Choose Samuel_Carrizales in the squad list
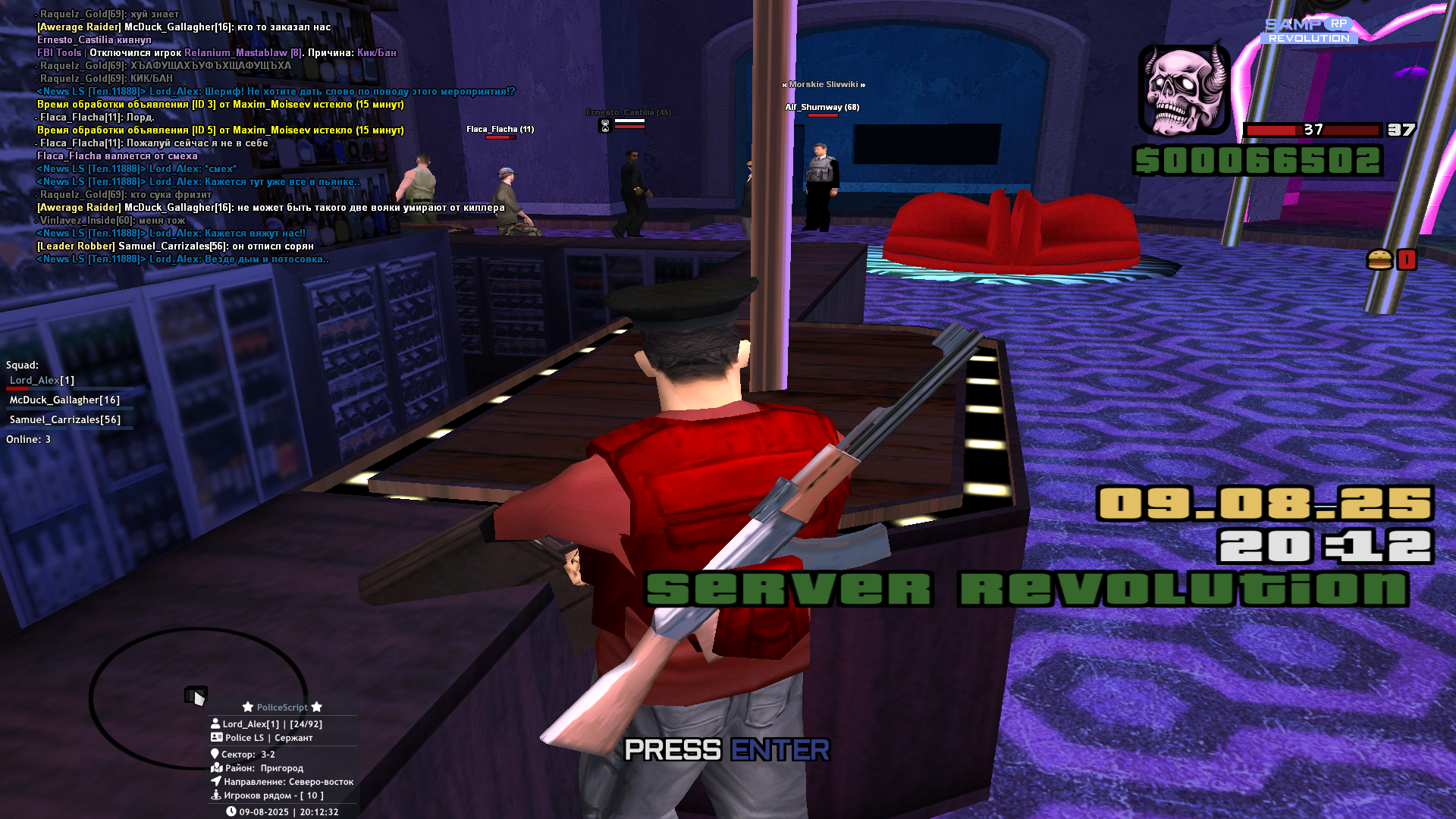The image size is (1456, 819). coord(64,420)
